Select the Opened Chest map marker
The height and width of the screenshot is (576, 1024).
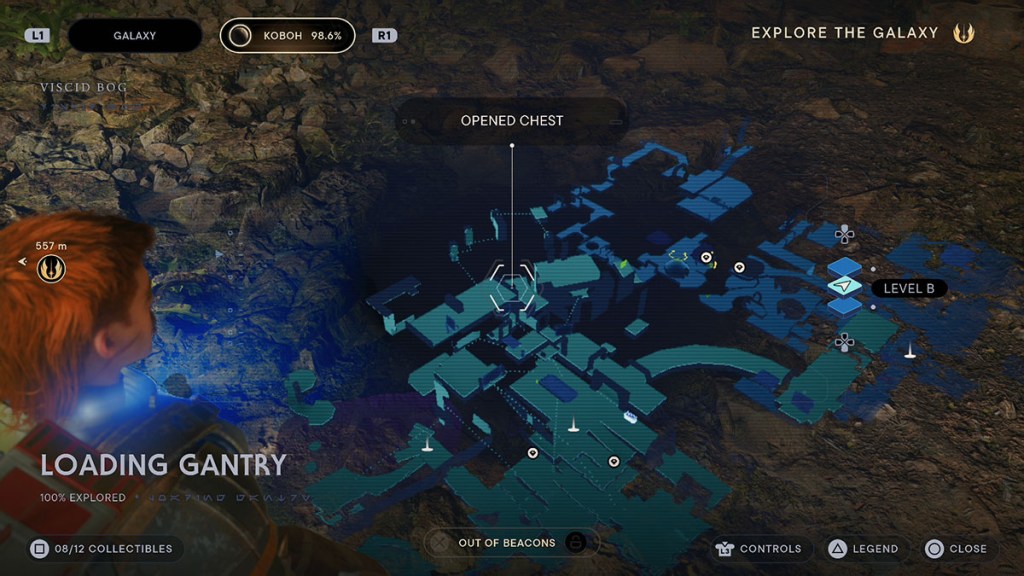coord(512,288)
